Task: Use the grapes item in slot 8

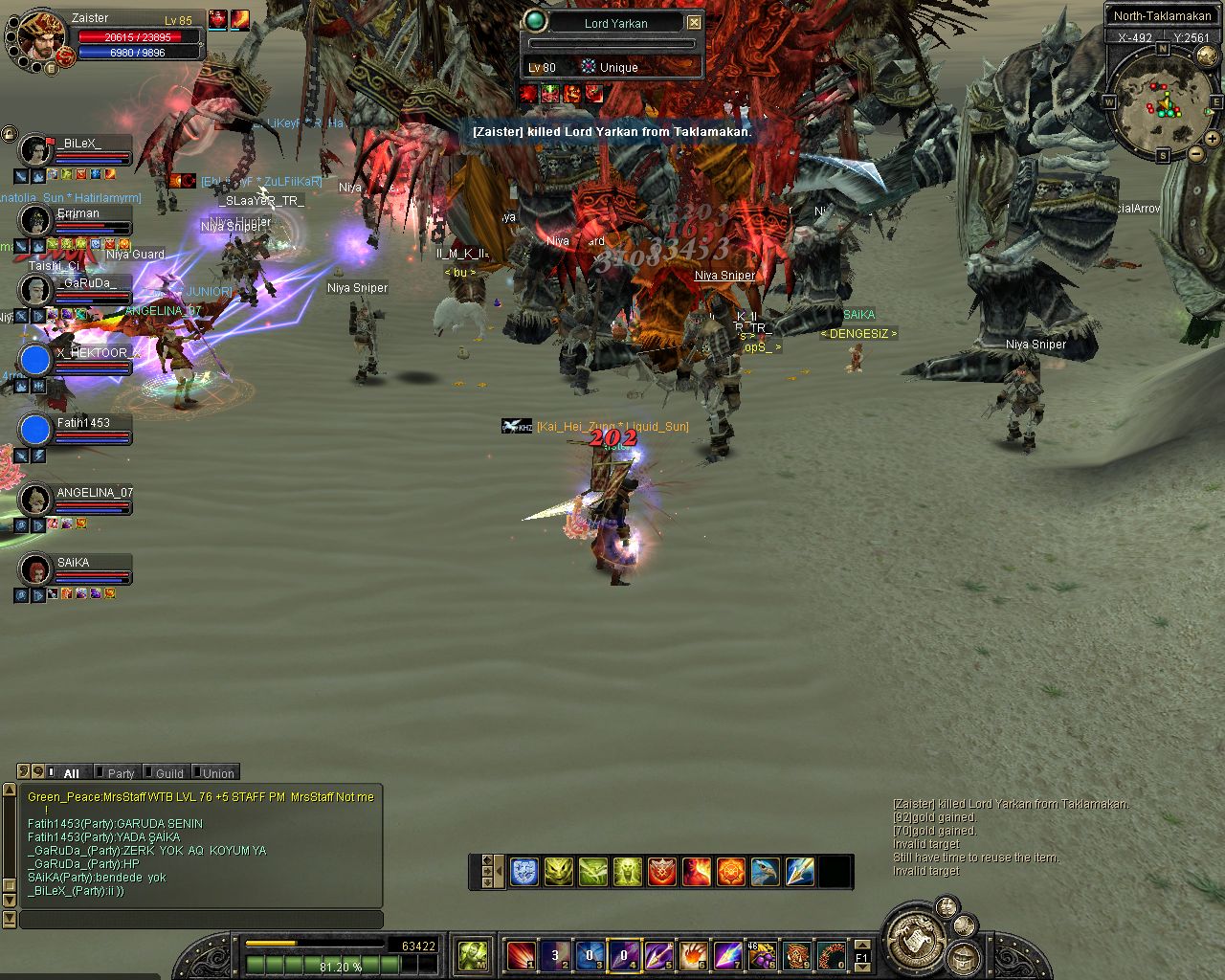Action: (763, 955)
